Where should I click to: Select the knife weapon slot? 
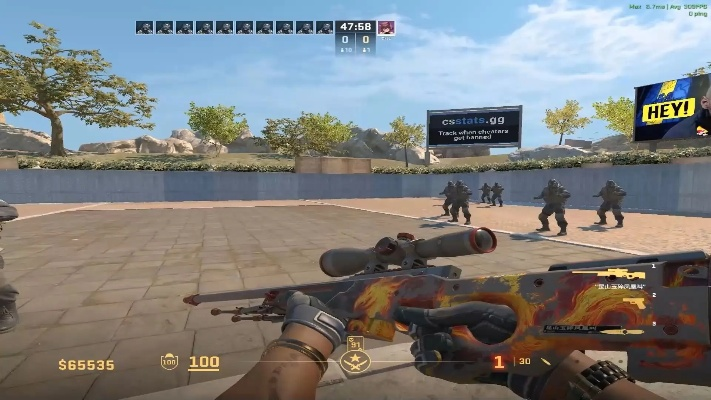click(620, 331)
